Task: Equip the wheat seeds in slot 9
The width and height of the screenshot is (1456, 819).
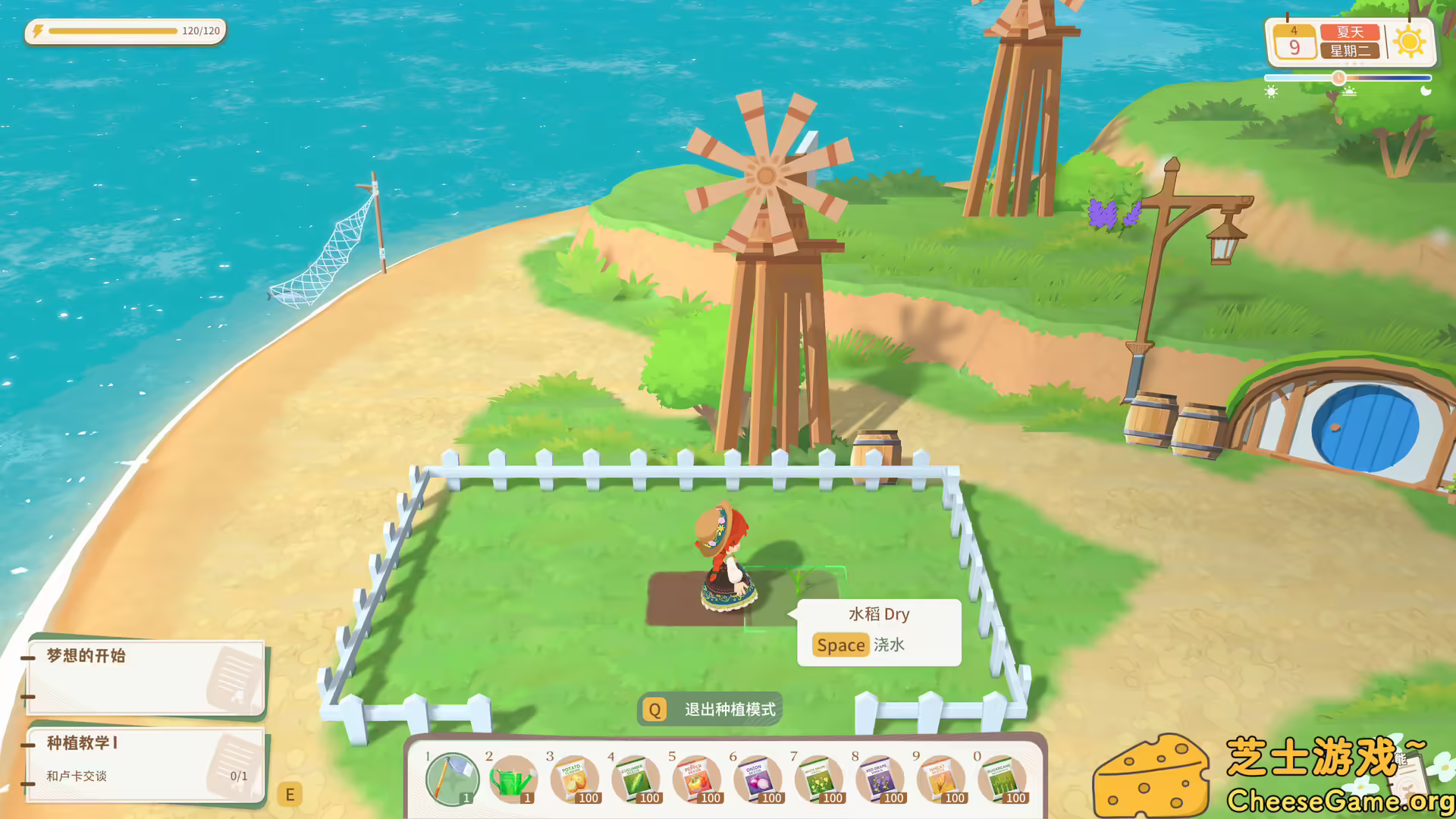Action: (x=943, y=780)
